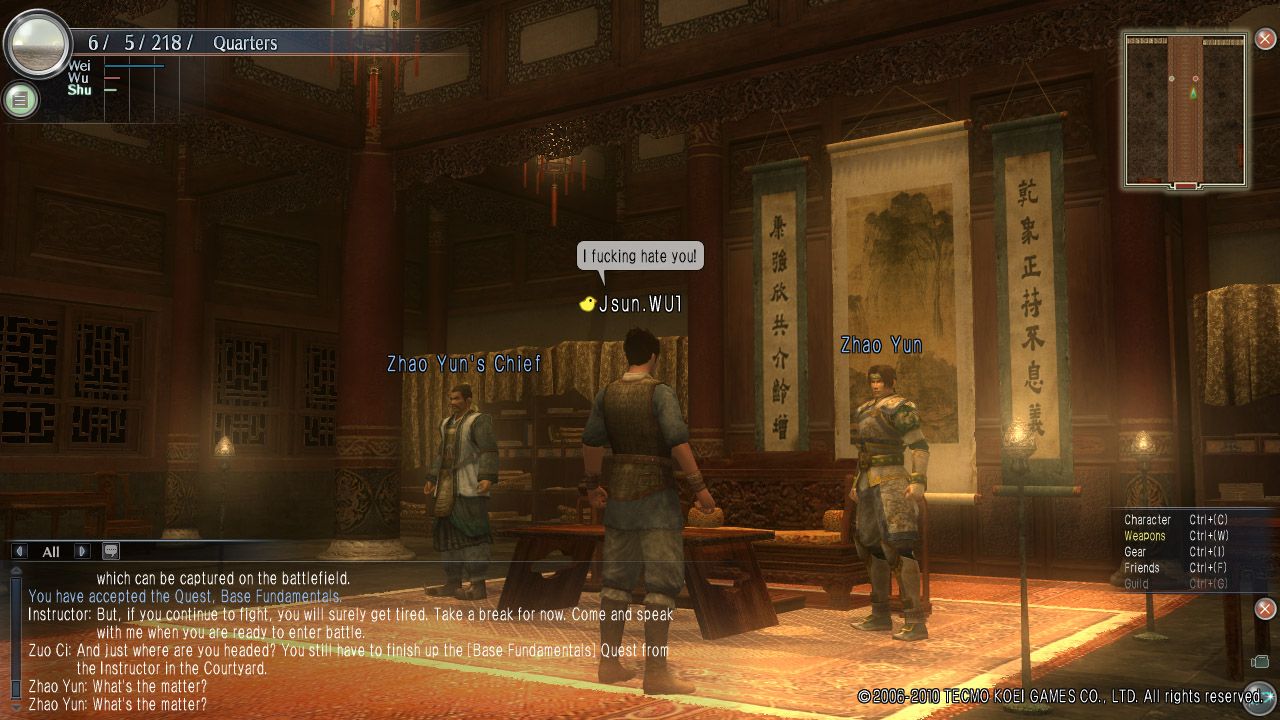Select Weapons in the shortcut menu

click(1144, 536)
